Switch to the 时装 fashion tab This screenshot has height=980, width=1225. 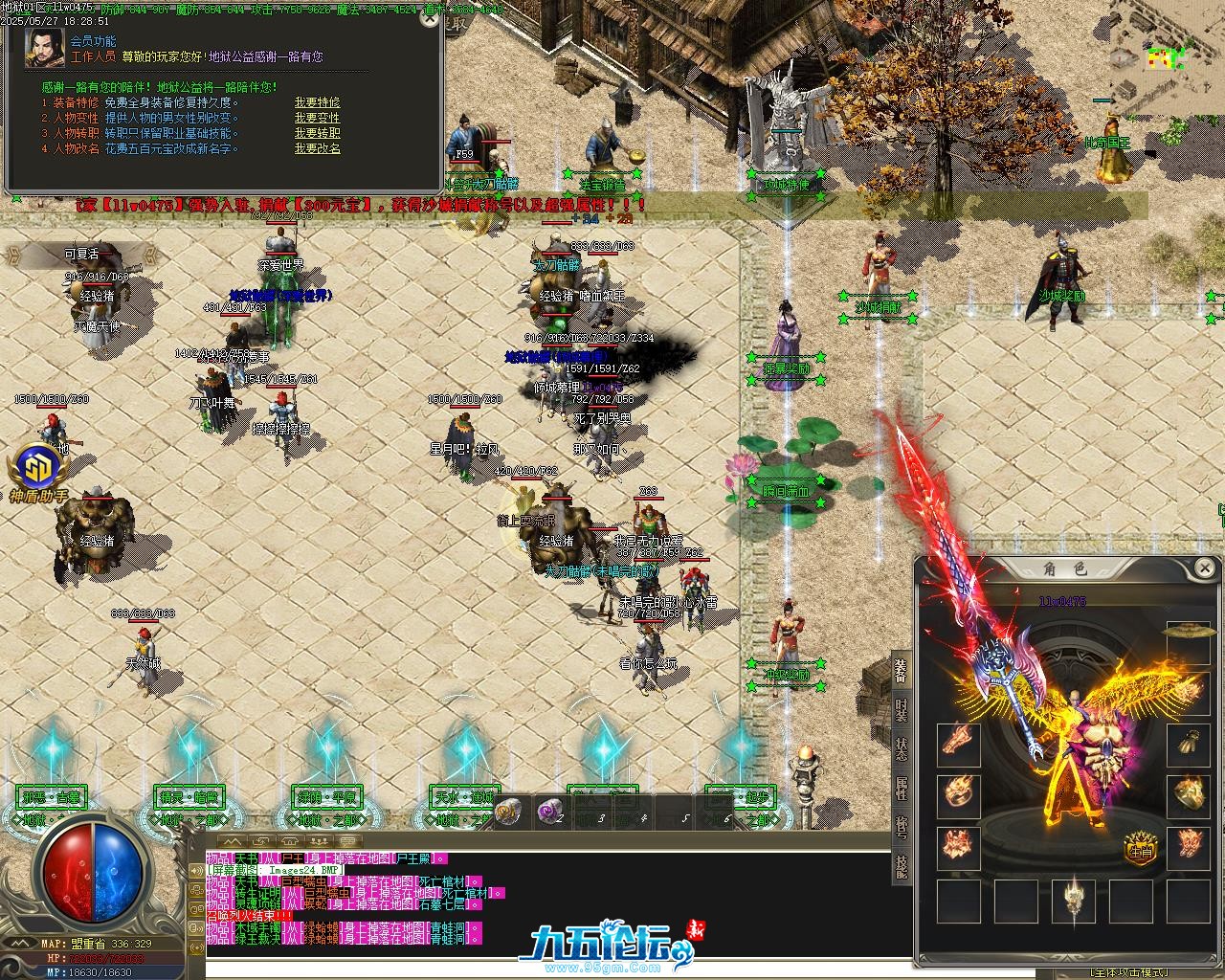point(902,708)
